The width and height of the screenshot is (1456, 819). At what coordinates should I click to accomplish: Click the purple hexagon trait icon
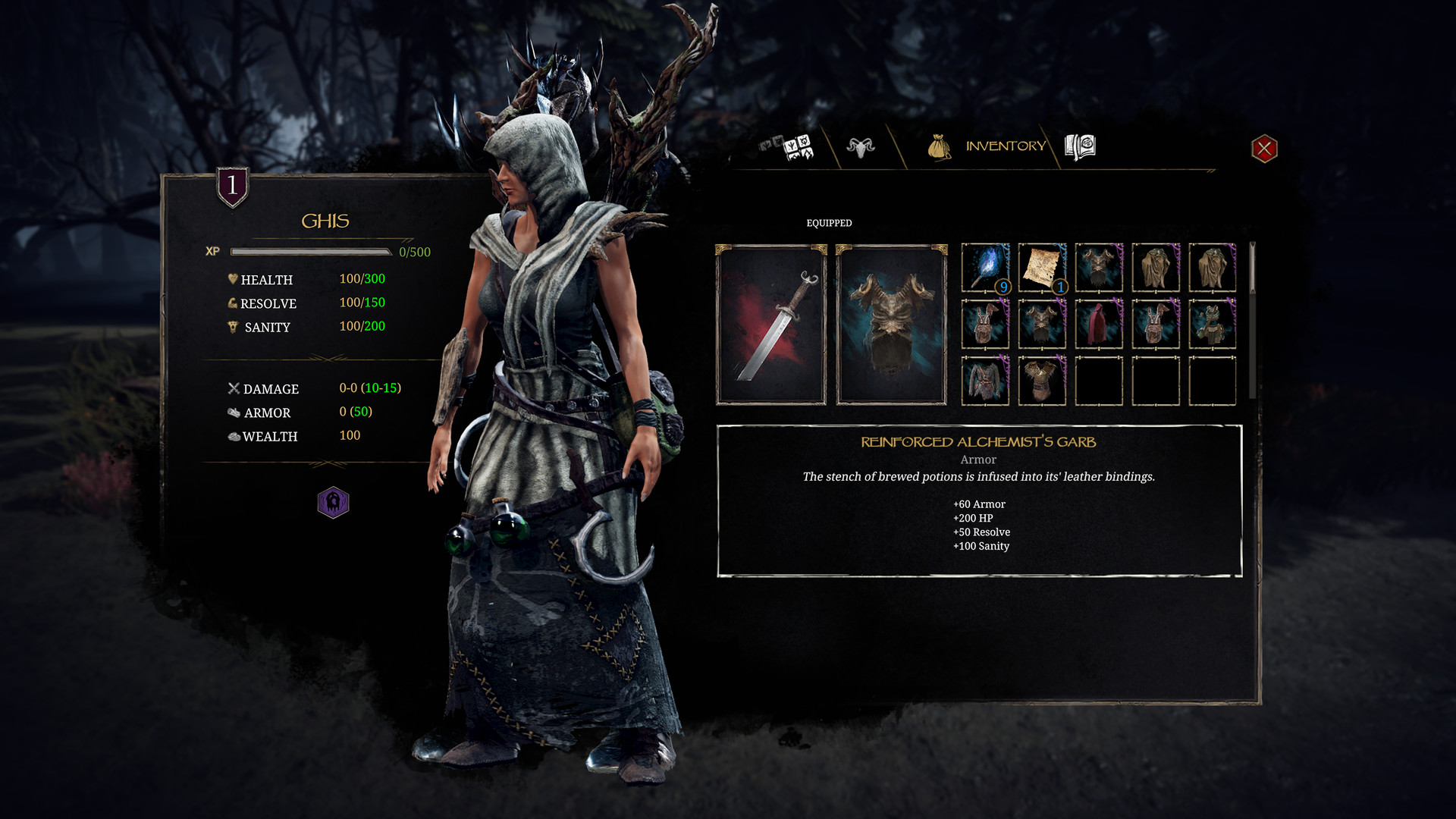point(333,502)
